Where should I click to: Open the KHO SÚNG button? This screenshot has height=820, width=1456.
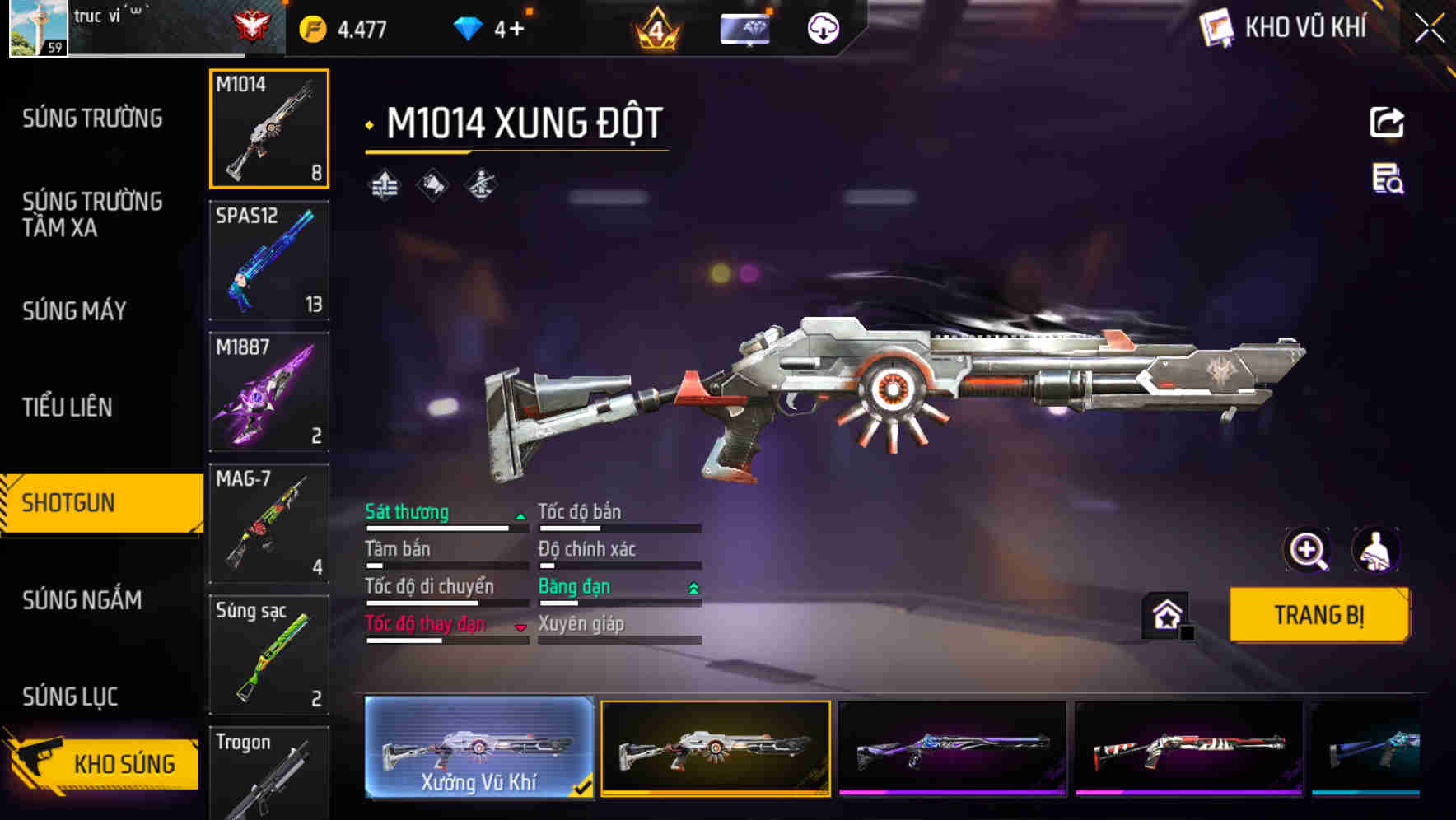pos(103,763)
